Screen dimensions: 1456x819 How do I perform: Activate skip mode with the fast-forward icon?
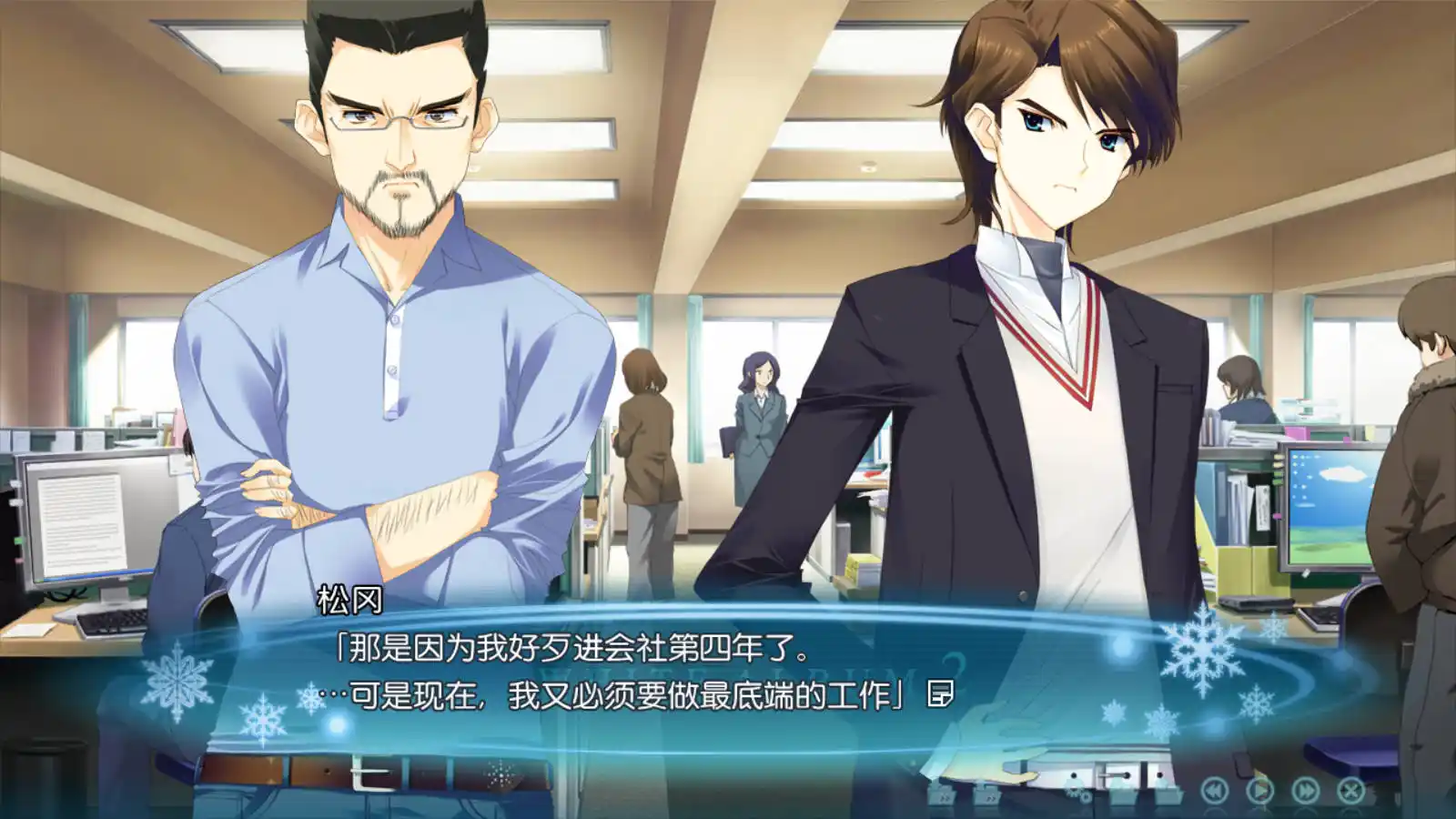[x=1307, y=789]
